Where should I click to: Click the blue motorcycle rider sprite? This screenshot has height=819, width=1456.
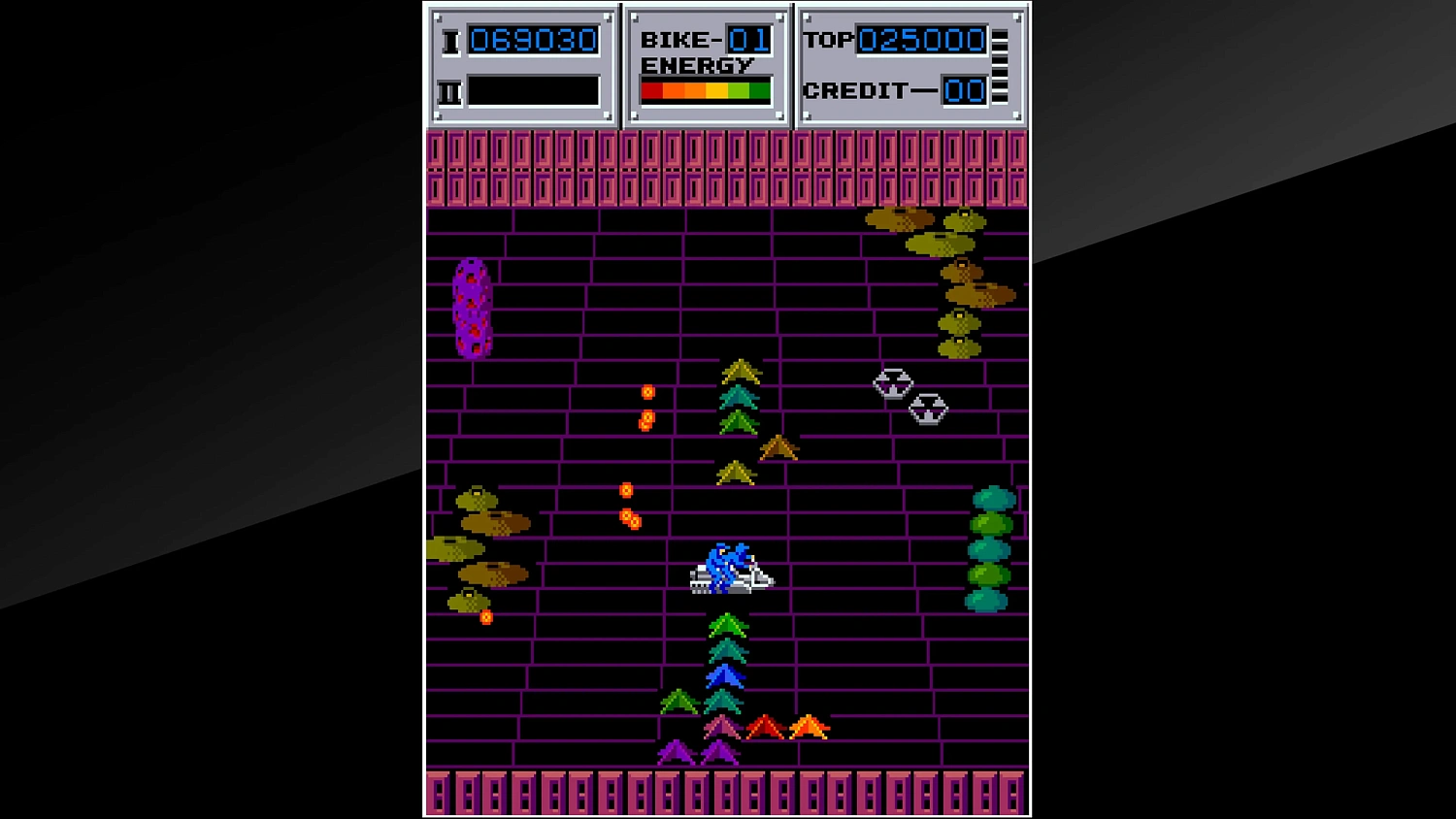[x=733, y=568]
